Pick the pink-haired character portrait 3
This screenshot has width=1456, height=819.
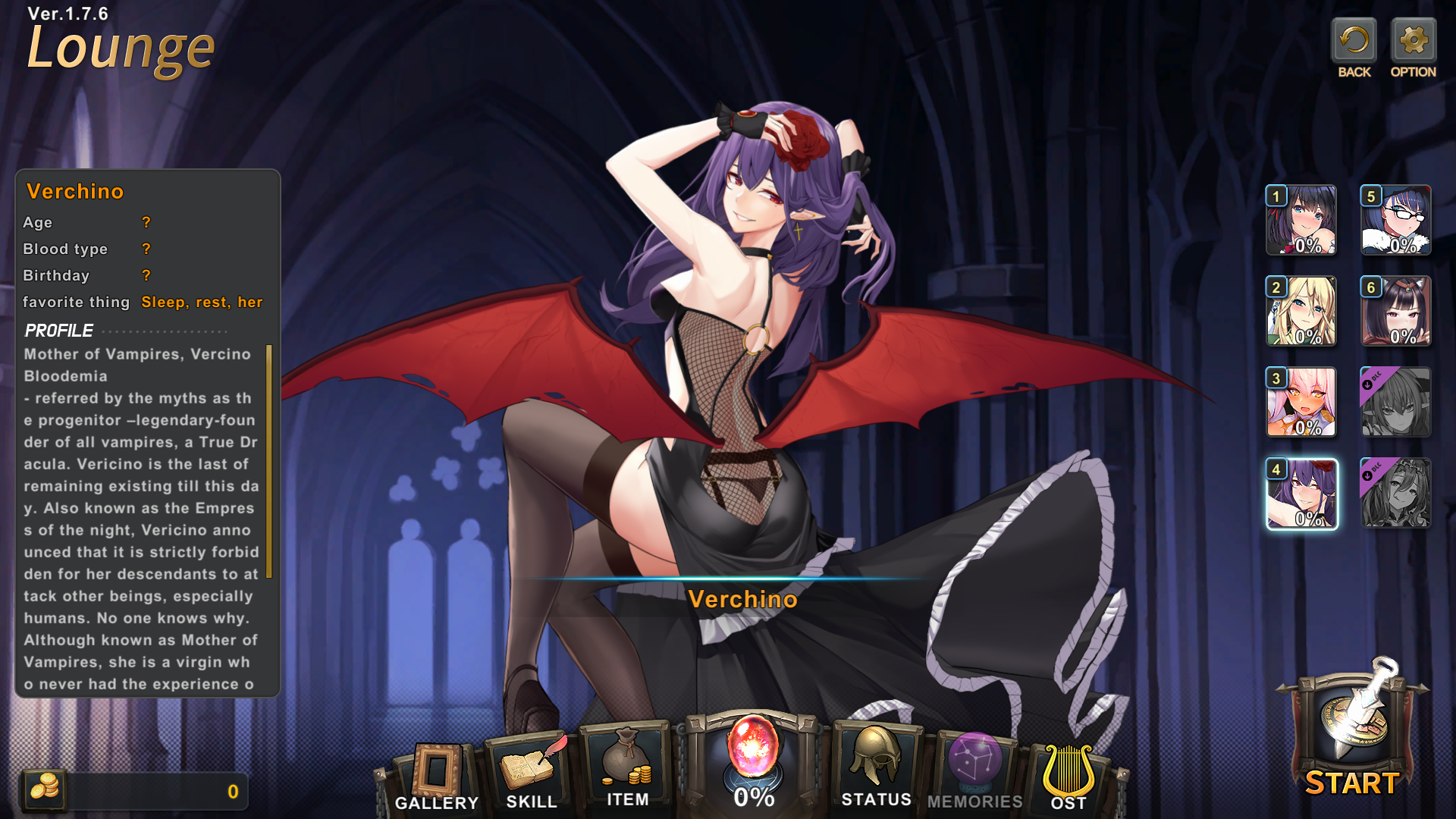pos(1301,402)
